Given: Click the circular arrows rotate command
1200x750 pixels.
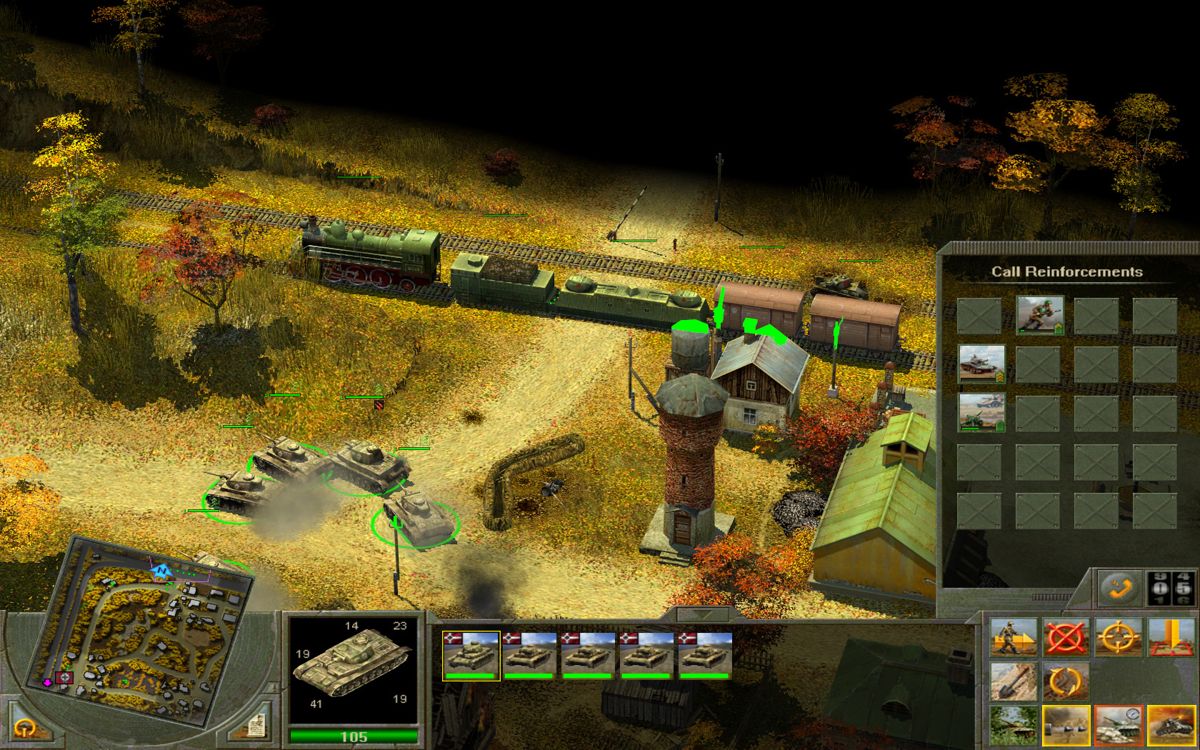Looking at the screenshot, I should [1065, 682].
